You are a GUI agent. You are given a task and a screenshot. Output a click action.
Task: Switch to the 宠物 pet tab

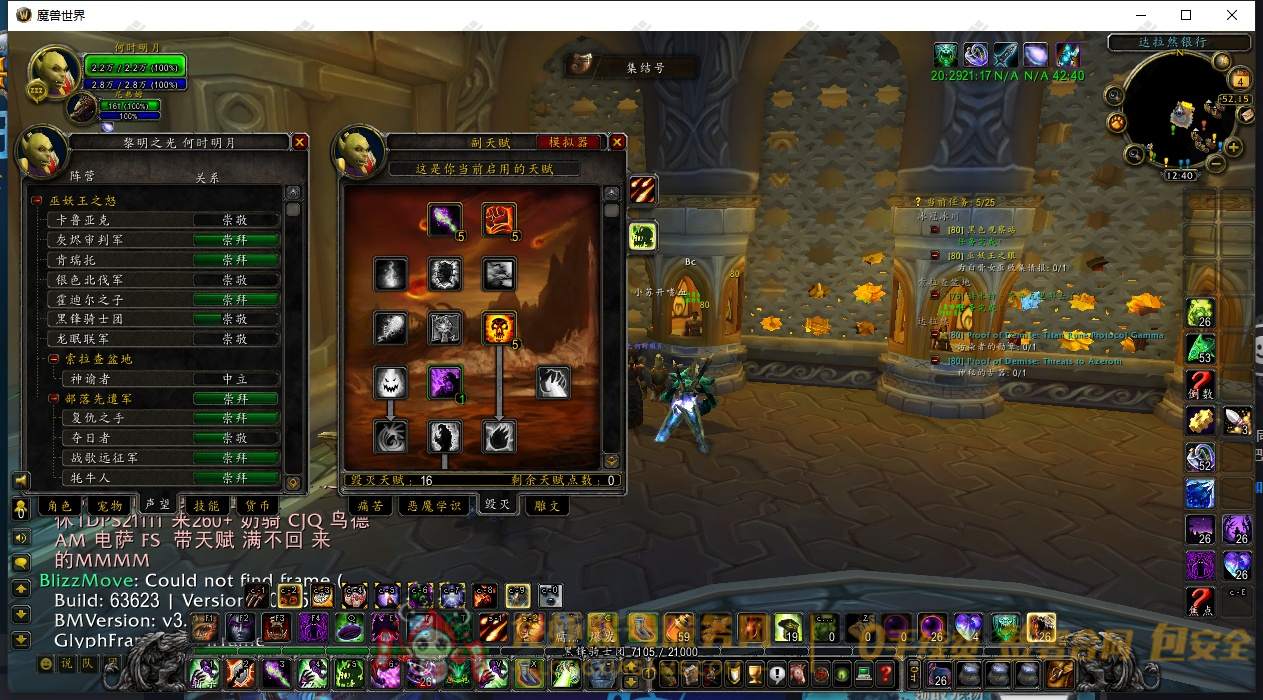[110, 506]
